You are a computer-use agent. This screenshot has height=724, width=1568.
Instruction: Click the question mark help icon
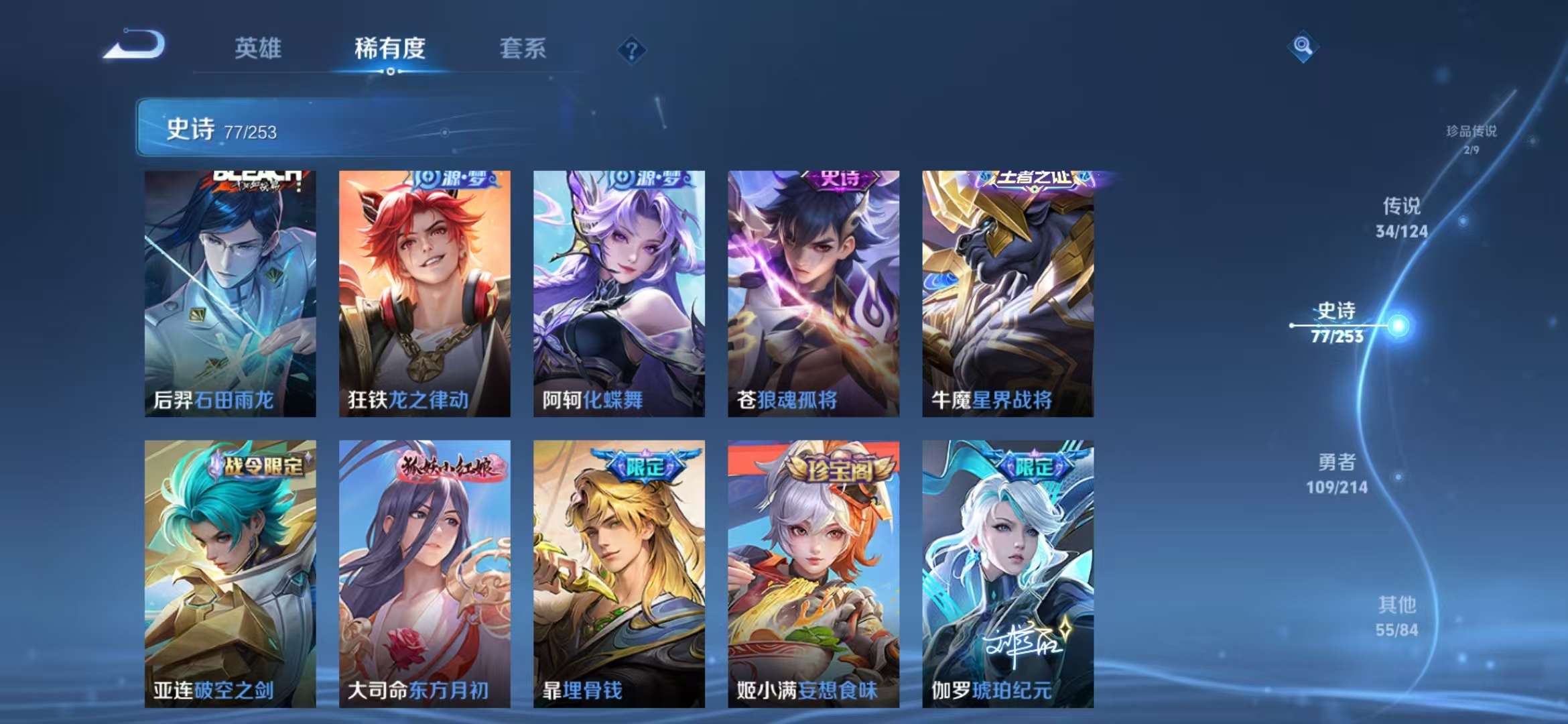click(631, 49)
